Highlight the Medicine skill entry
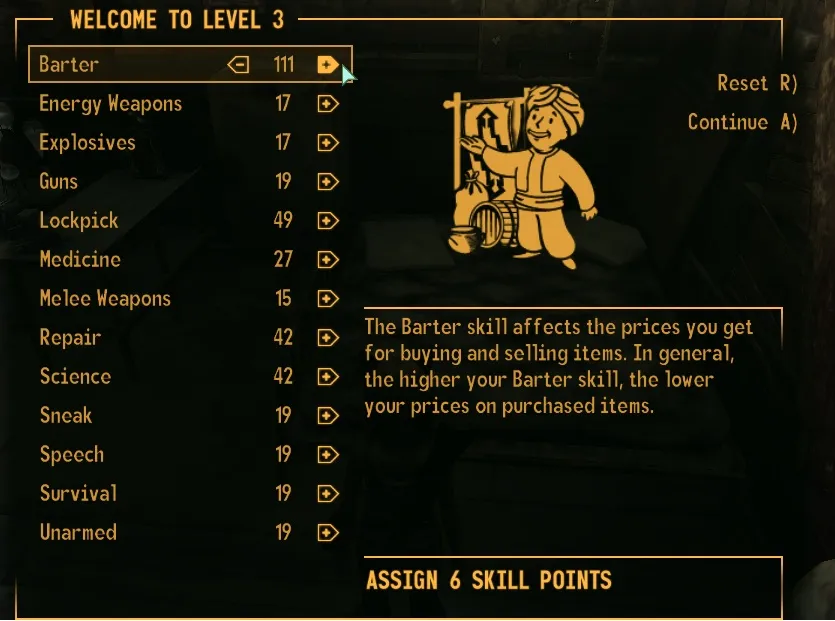The width and height of the screenshot is (835, 621). 80,260
